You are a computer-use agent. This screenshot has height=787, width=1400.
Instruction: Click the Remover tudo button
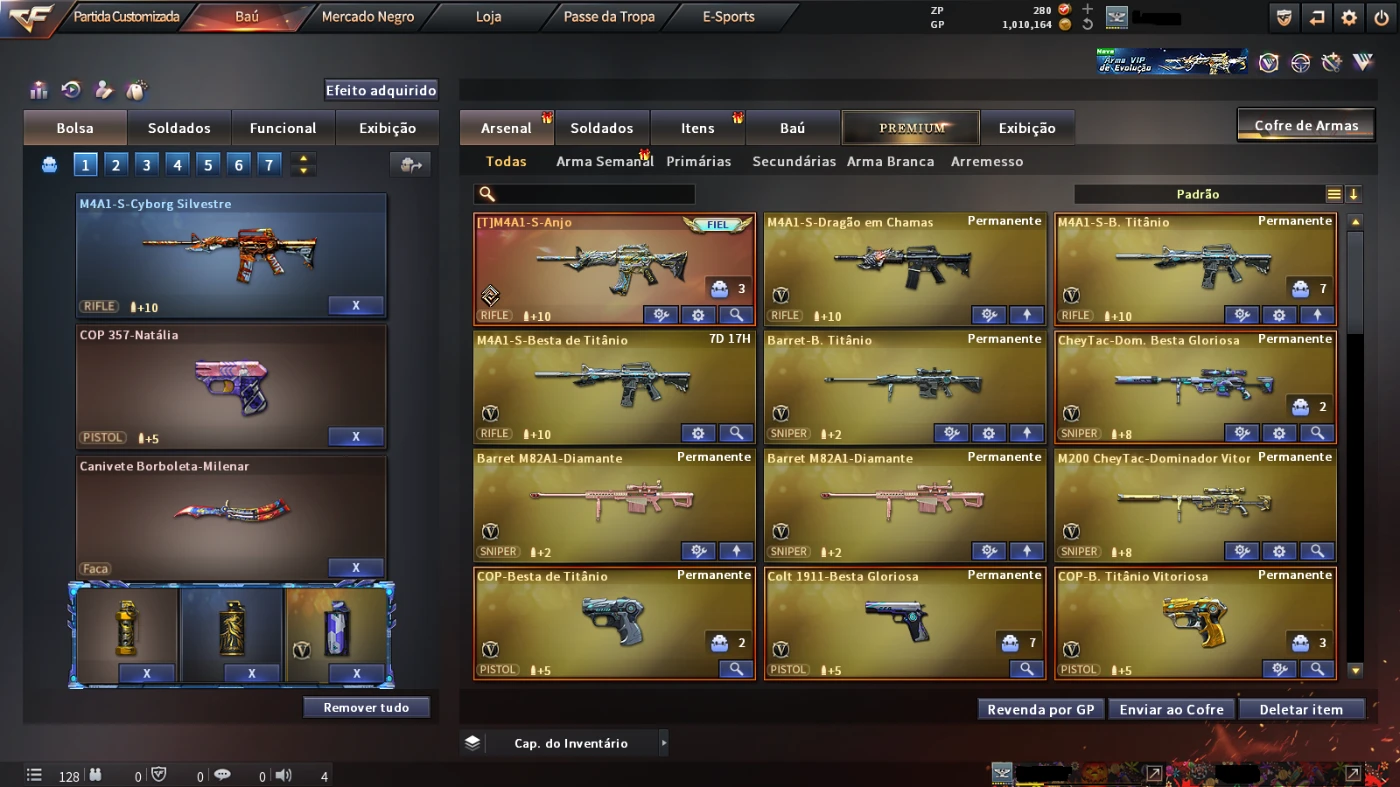point(366,706)
